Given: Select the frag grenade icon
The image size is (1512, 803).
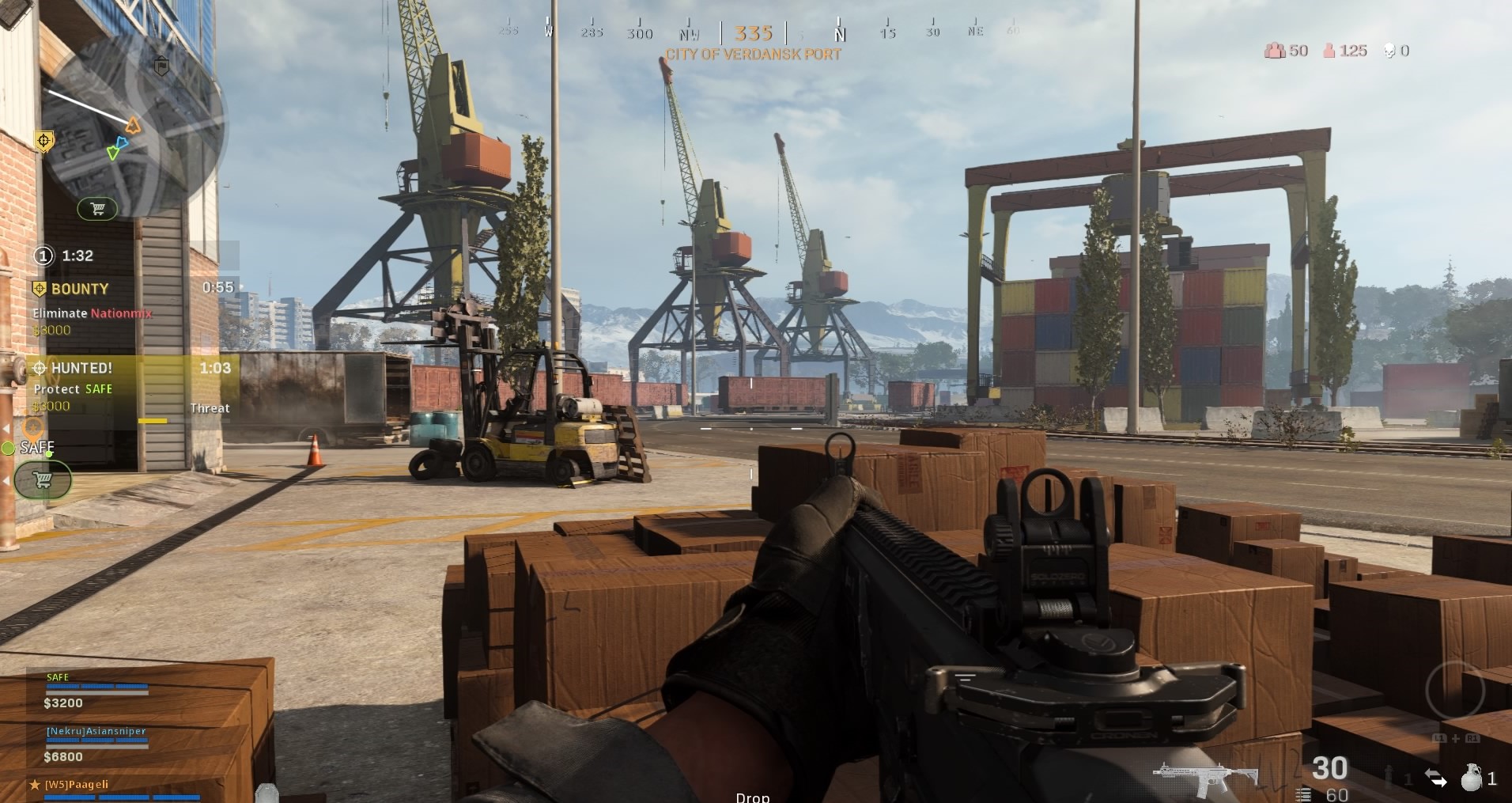Looking at the screenshot, I should tap(1470, 778).
